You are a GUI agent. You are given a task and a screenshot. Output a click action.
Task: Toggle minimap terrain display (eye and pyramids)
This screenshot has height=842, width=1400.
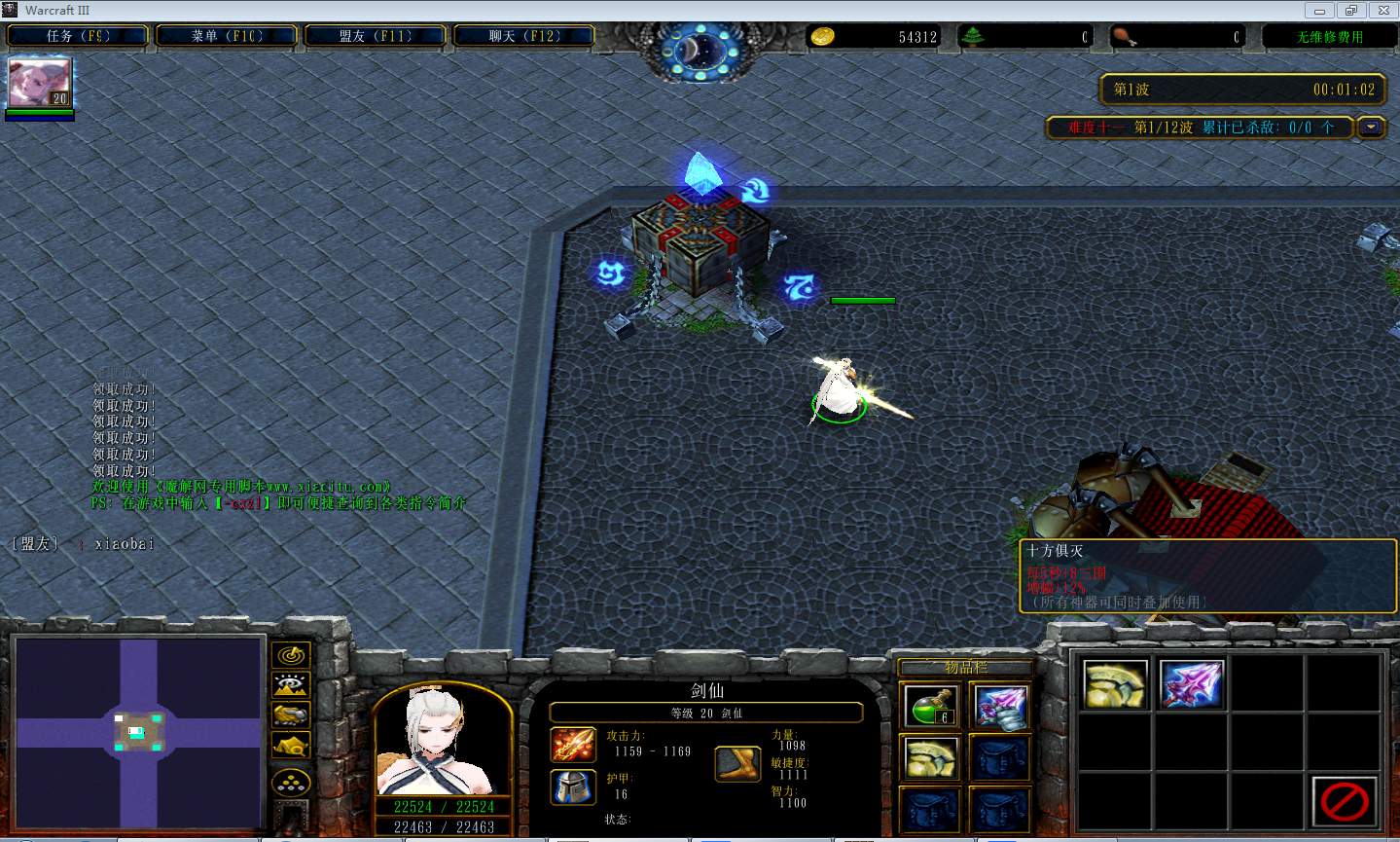tap(291, 685)
